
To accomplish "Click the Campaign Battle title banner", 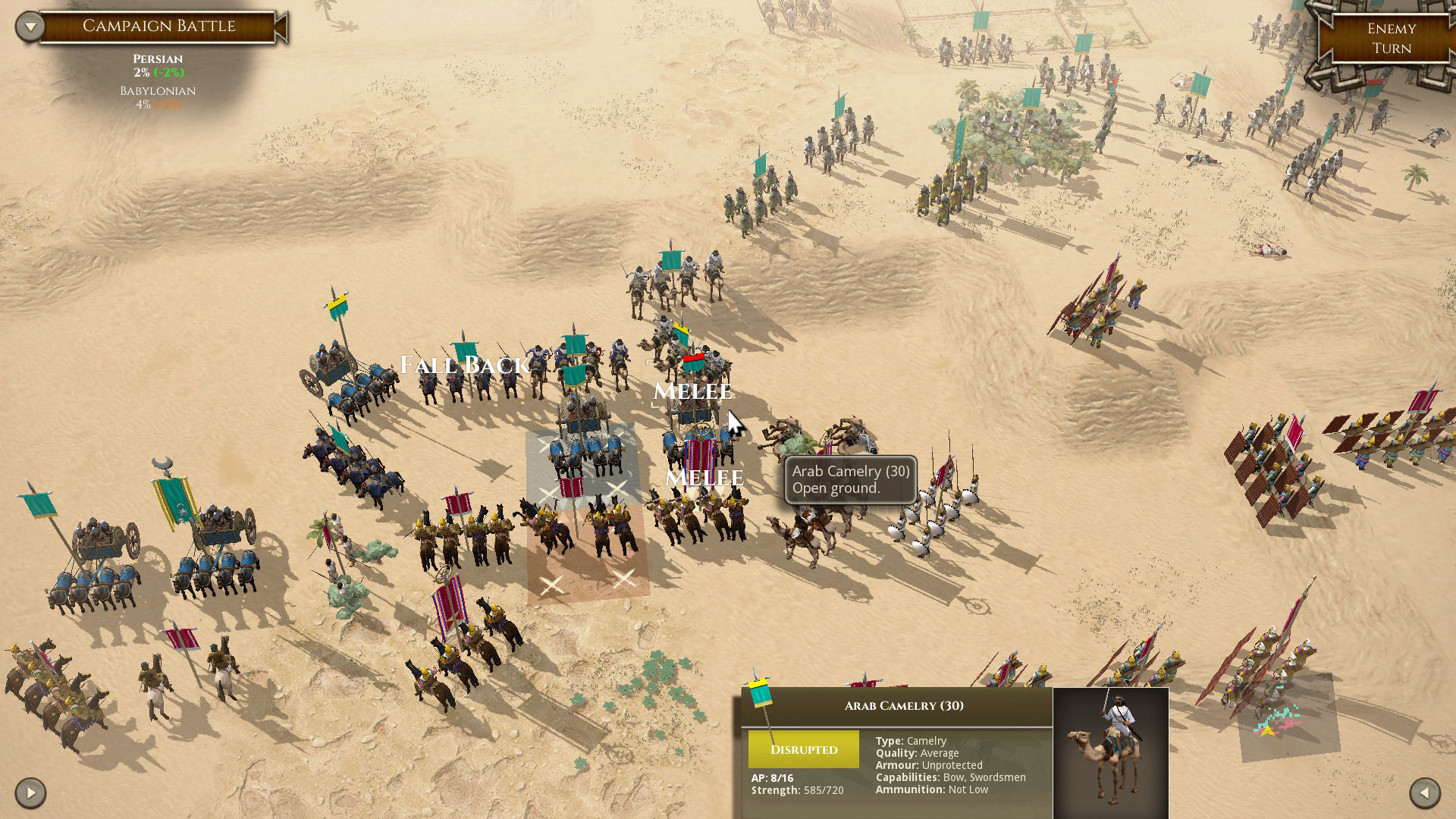I will click(x=159, y=27).
